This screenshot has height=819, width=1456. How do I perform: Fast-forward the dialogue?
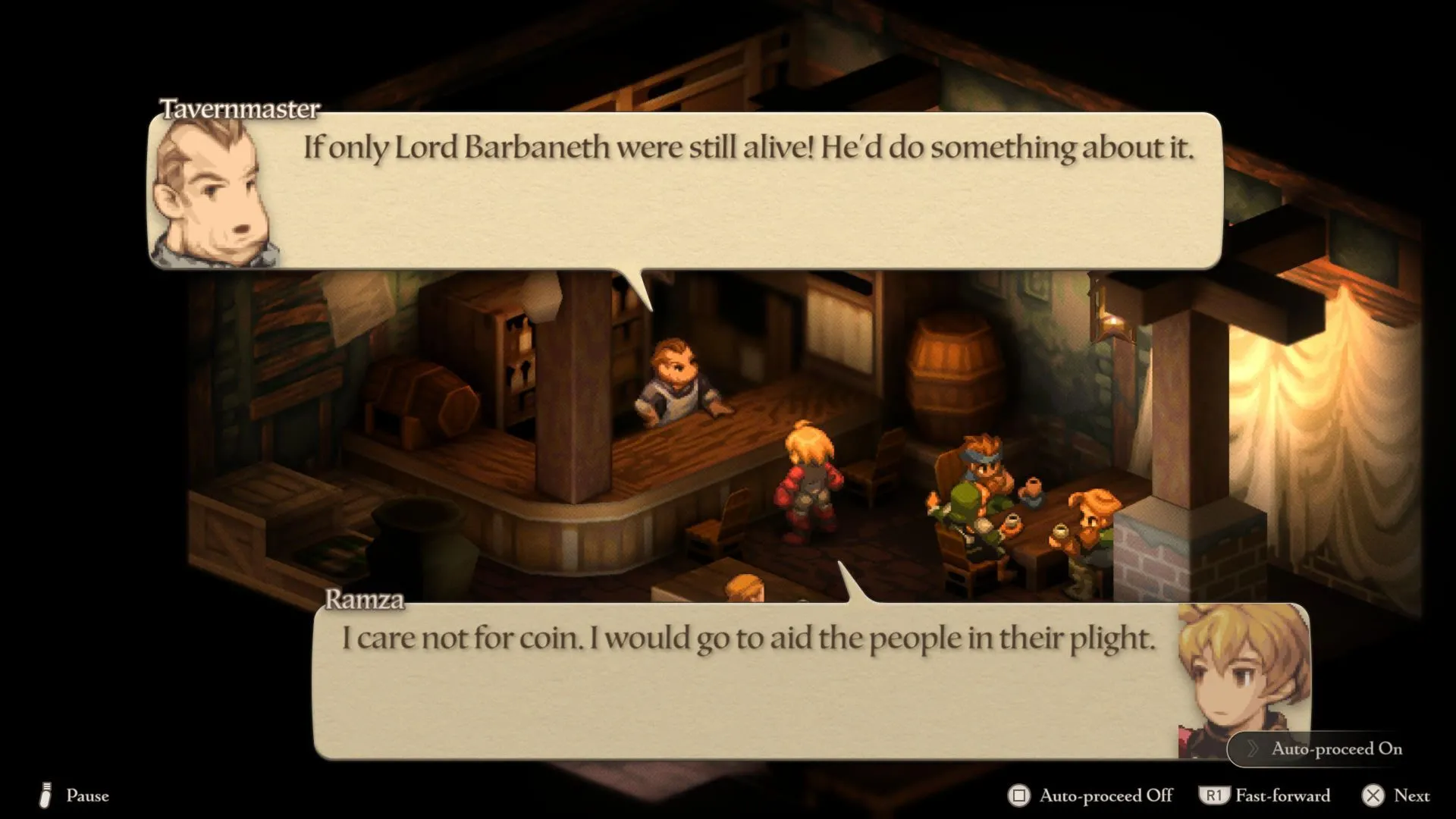(1265, 795)
